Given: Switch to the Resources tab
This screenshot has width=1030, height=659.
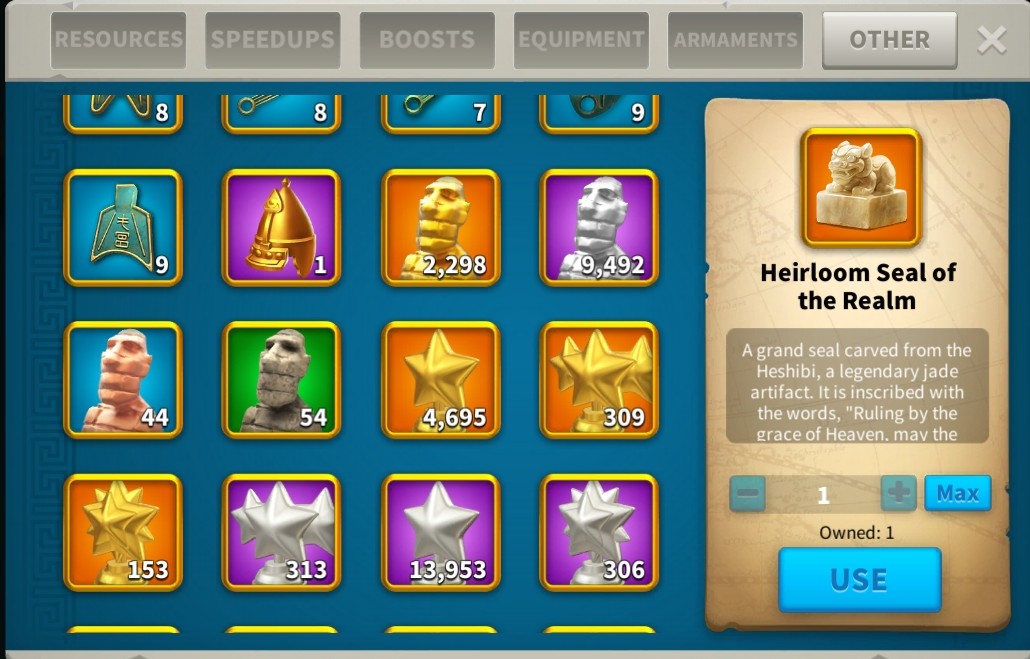Looking at the screenshot, I should [x=118, y=40].
